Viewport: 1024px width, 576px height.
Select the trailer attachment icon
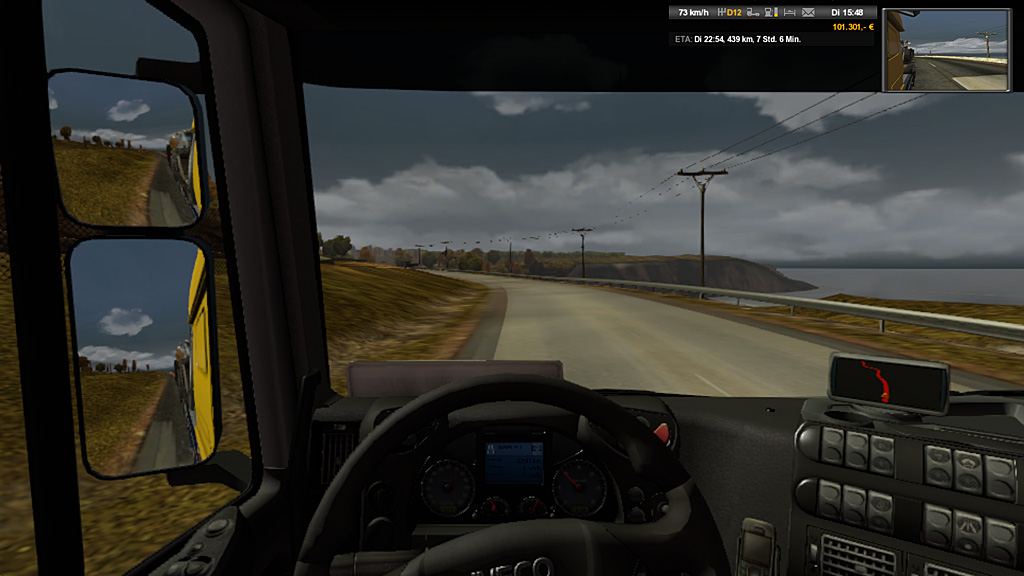click(x=754, y=13)
